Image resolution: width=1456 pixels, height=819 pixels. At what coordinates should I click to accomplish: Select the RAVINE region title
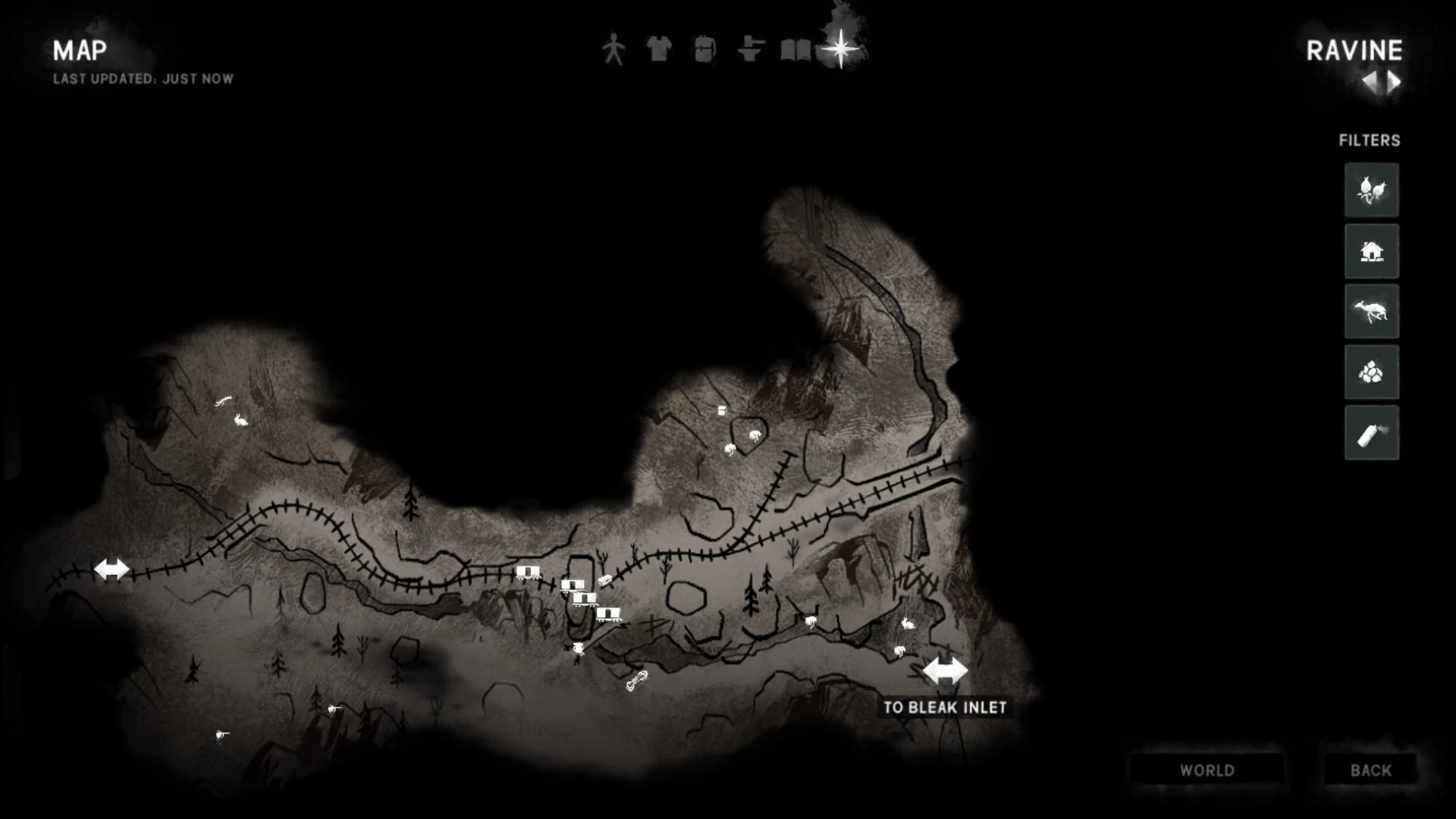coord(1353,52)
